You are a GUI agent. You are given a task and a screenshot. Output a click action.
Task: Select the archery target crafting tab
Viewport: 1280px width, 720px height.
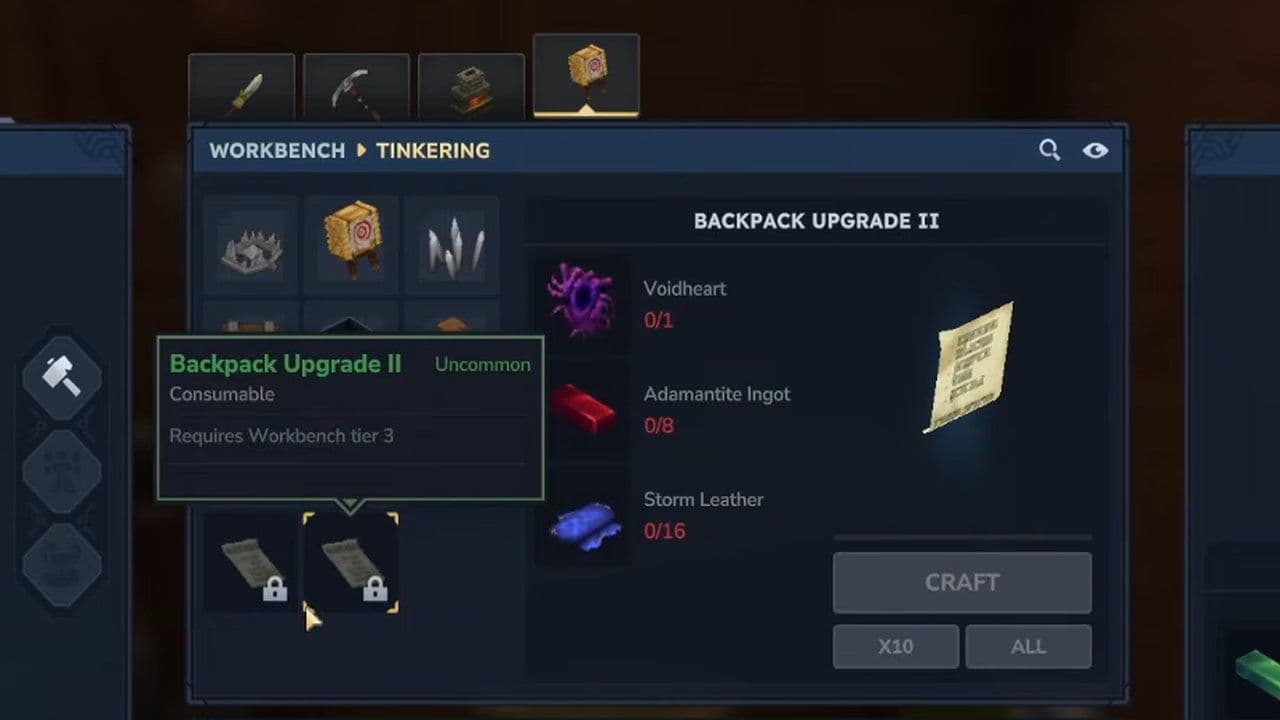[x=586, y=74]
